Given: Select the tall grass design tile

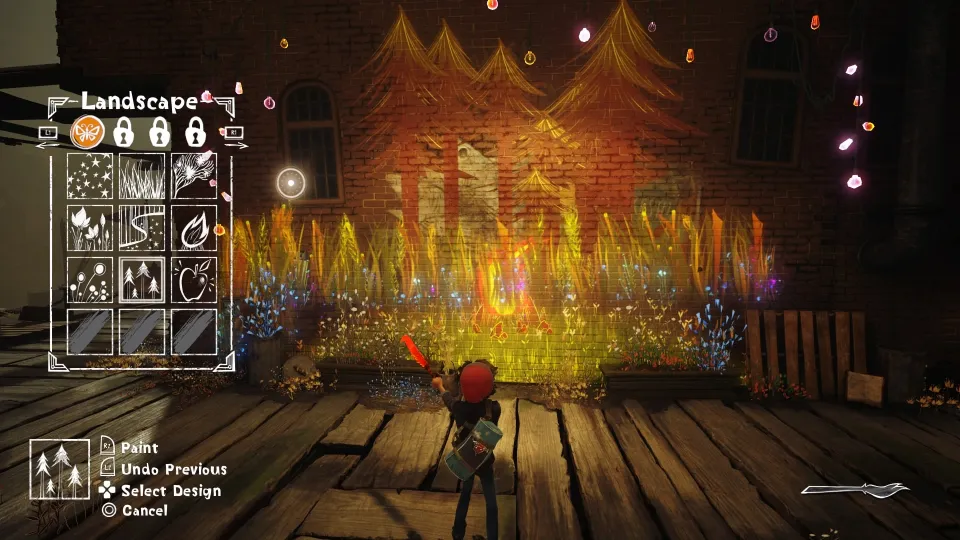Looking at the screenshot, I should click(x=142, y=175).
